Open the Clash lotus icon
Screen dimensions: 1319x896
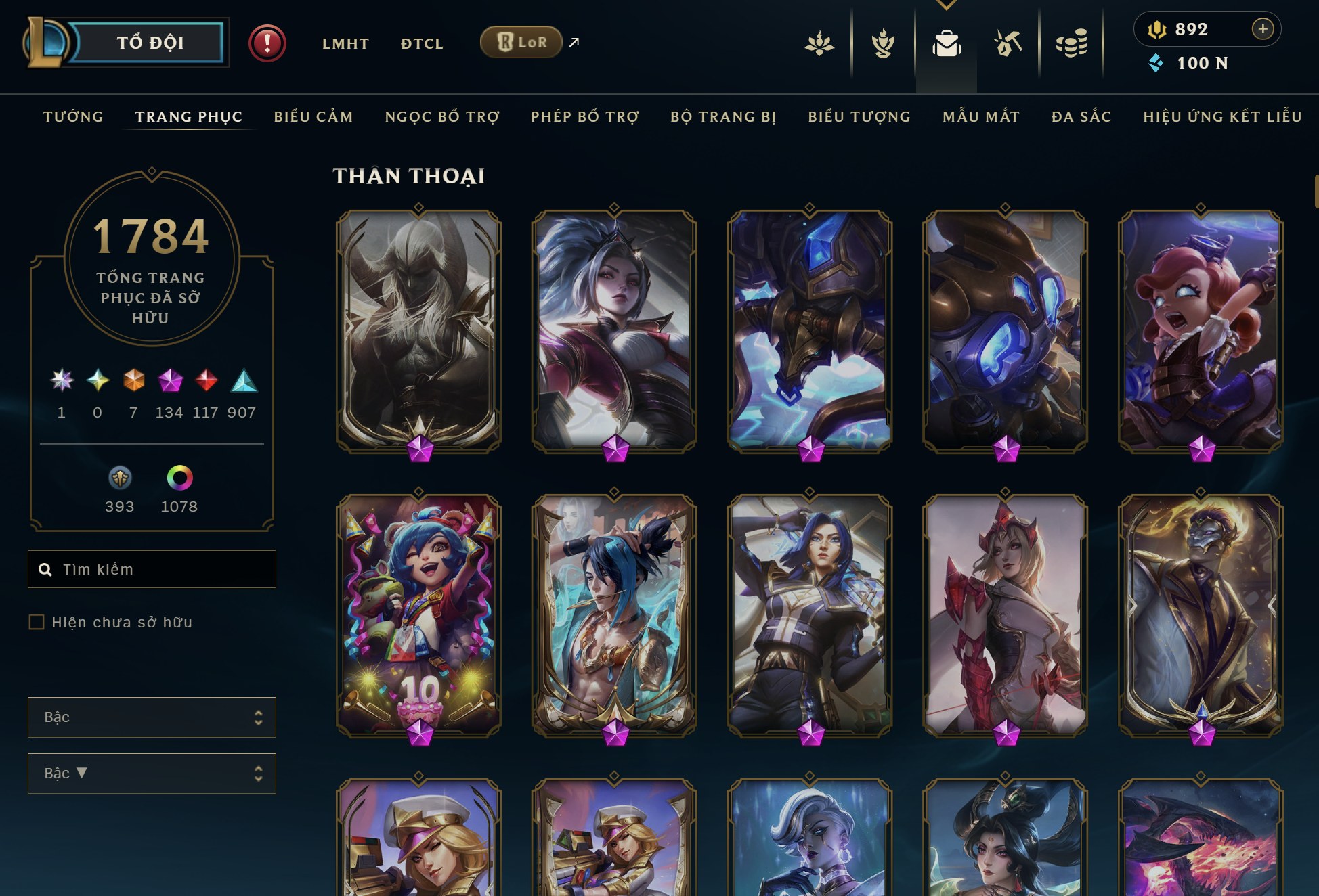pos(820,45)
